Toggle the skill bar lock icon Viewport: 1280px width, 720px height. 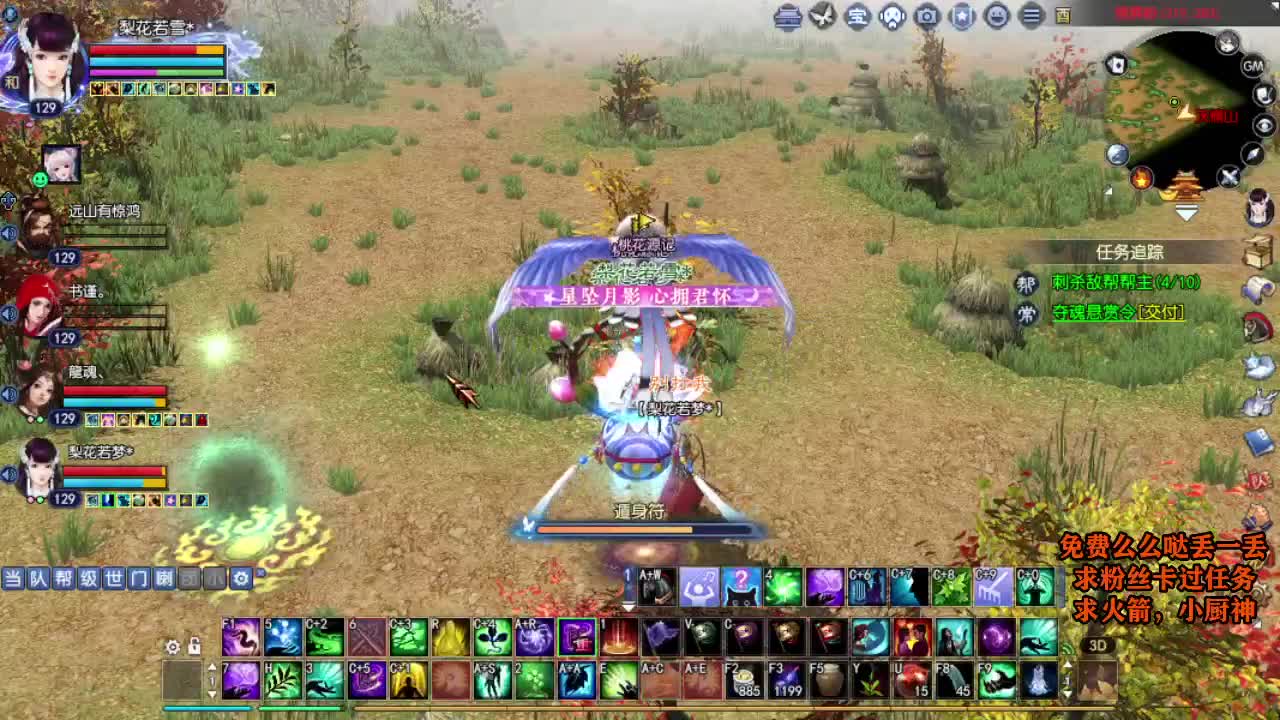[x=194, y=647]
